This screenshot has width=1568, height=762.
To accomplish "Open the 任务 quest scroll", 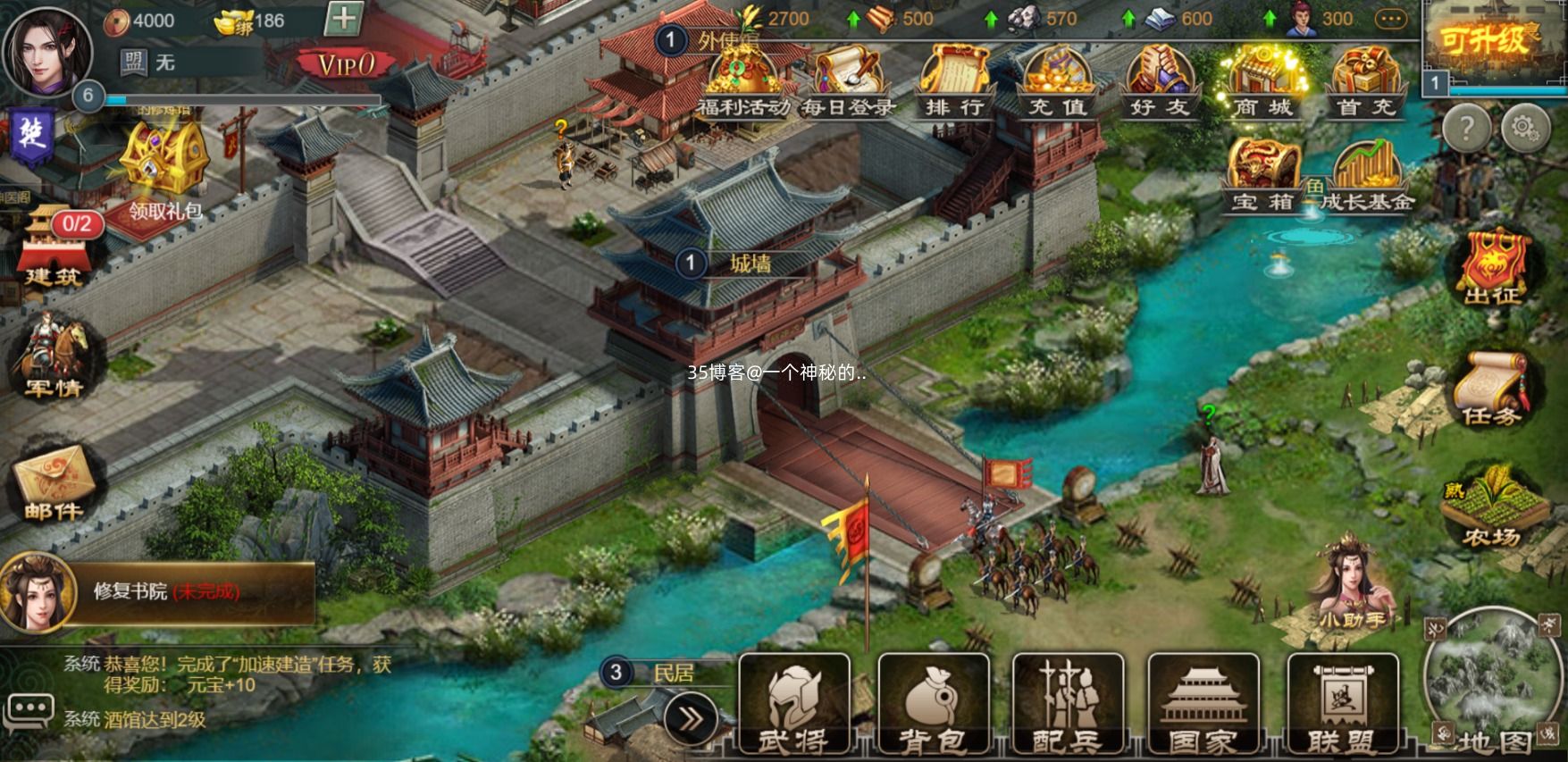I will [x=1490, y=386].
